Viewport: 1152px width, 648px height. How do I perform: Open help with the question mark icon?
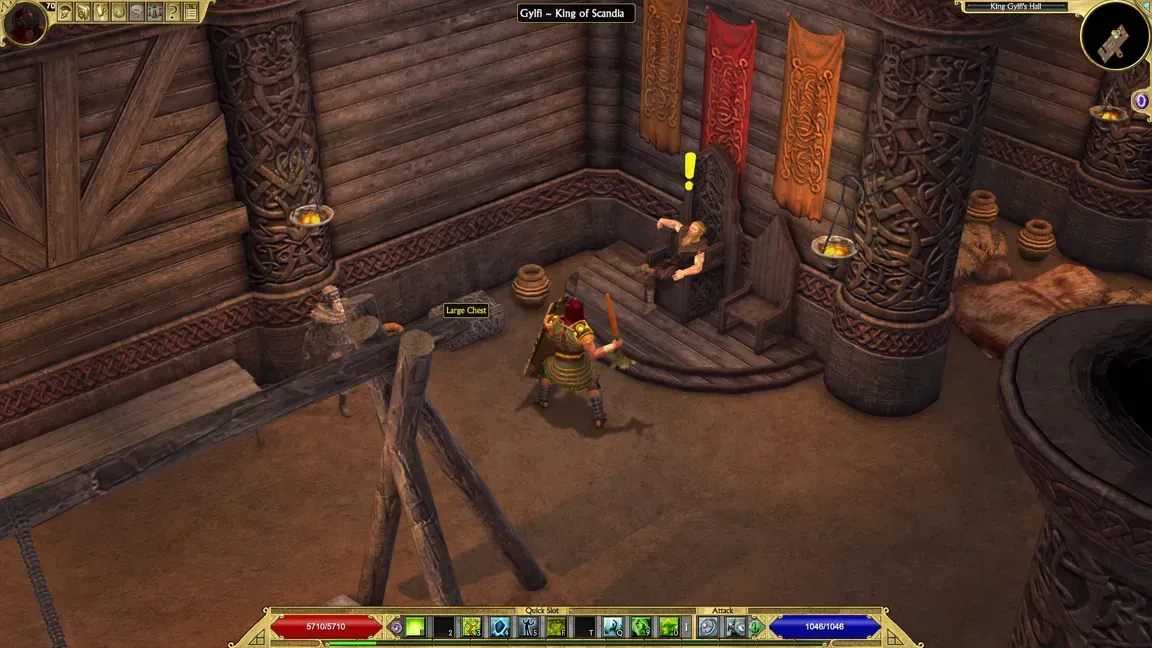173,12
